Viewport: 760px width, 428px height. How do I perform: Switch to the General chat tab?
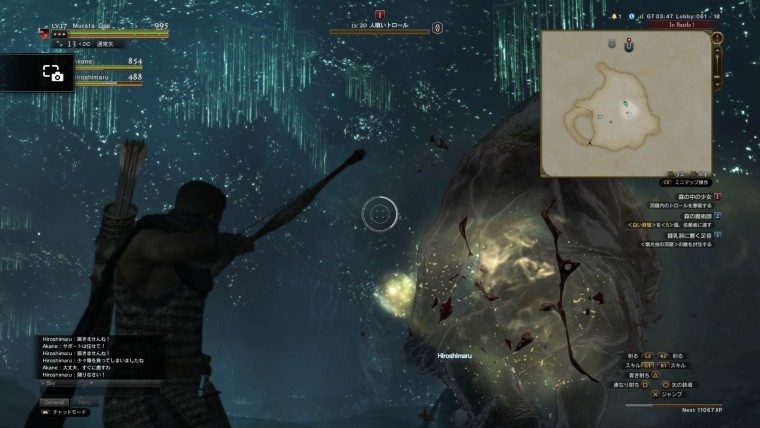click(53, 401)
